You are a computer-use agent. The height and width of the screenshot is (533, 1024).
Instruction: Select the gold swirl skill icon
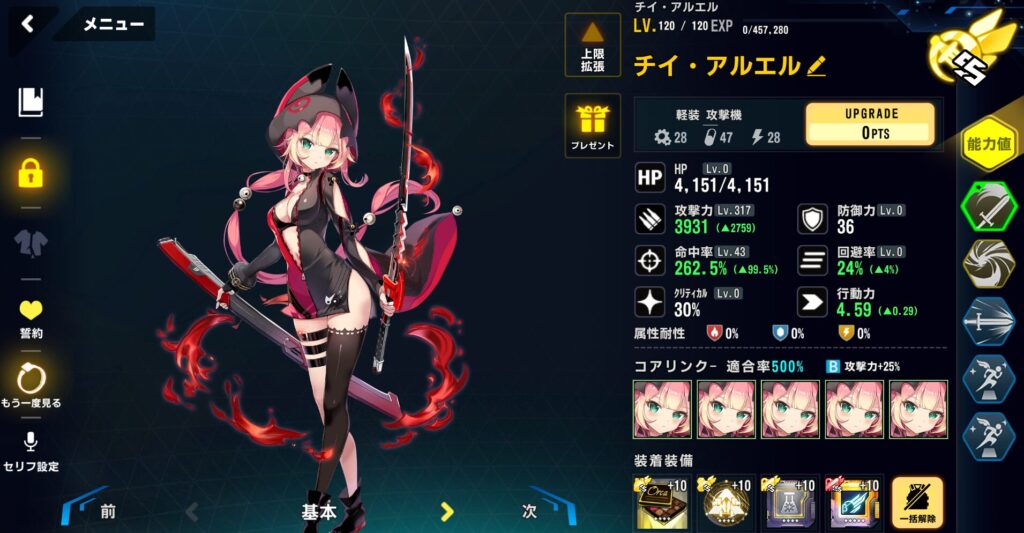(989, 263)
